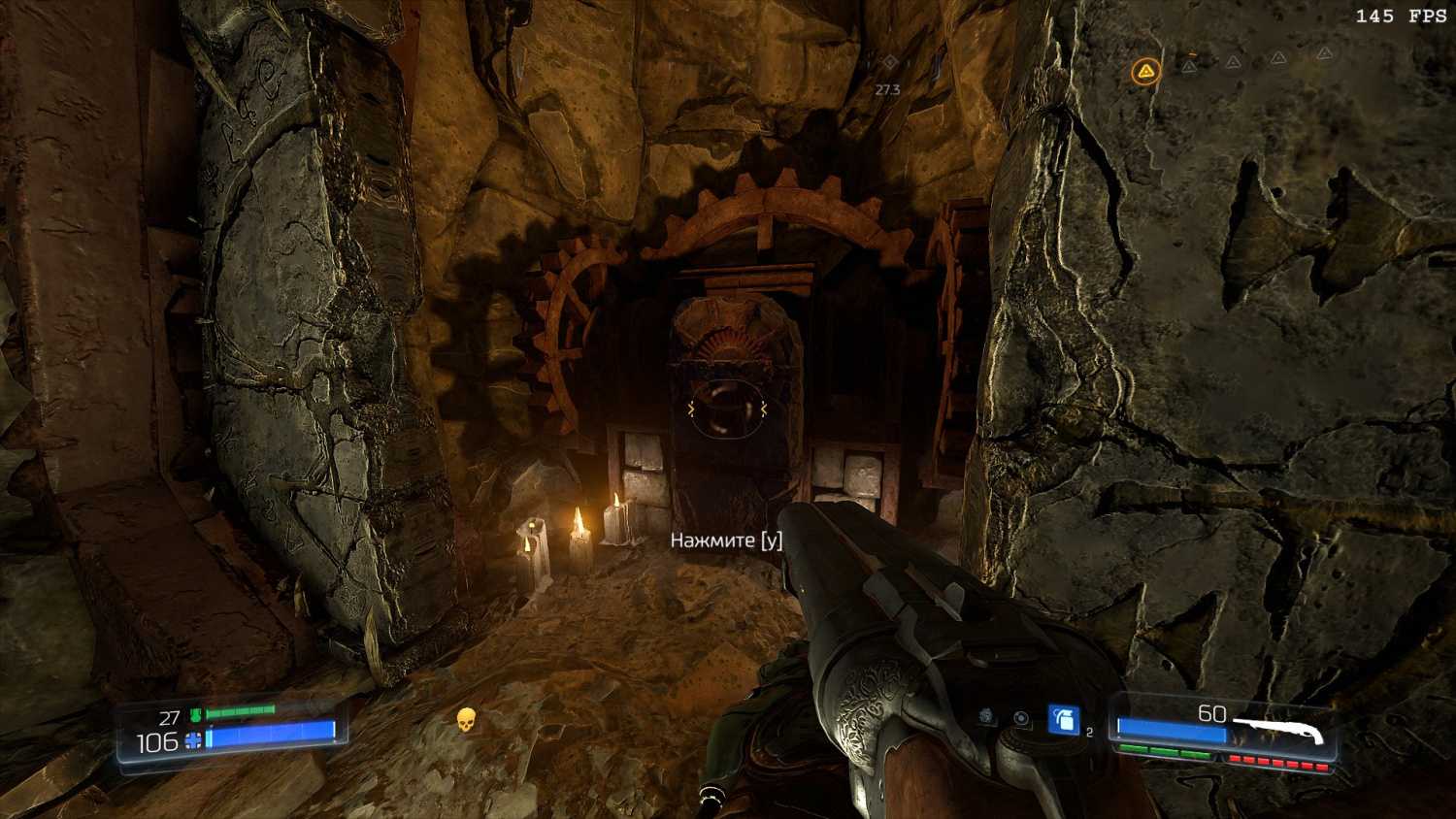Click the blue health cross icon
This screenshot has height=819, width=1456.
pyautogui.click(x=193, y=741)
